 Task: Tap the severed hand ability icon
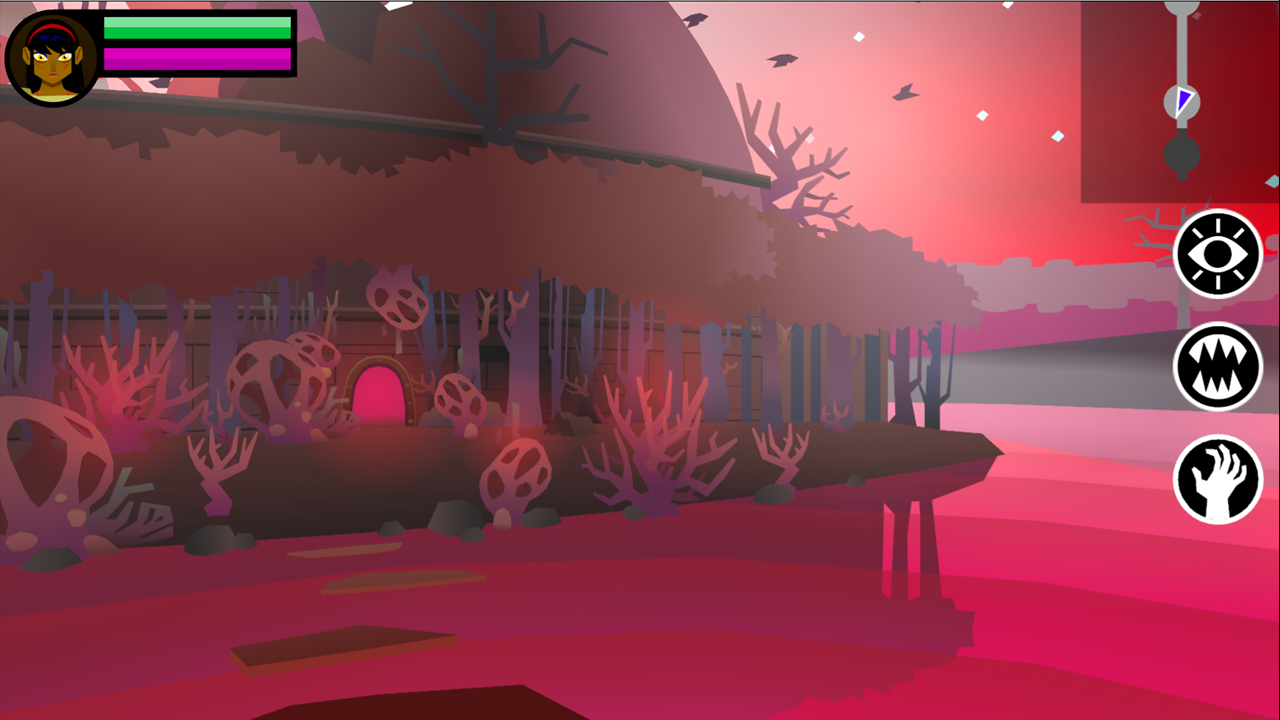coord(1217,480)
